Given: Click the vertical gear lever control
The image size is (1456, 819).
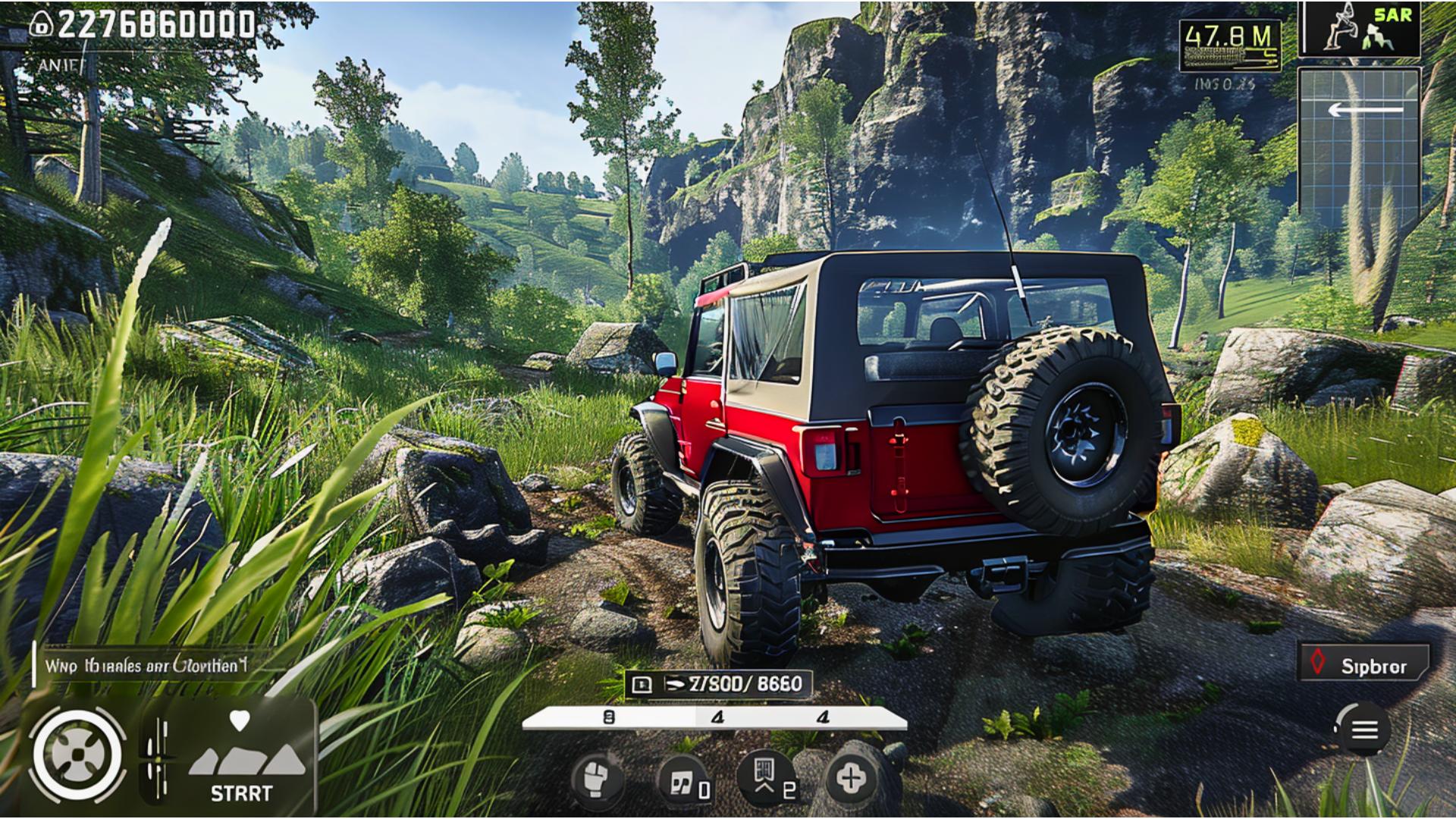Looking at the screenshot, I should pos(158,758).
